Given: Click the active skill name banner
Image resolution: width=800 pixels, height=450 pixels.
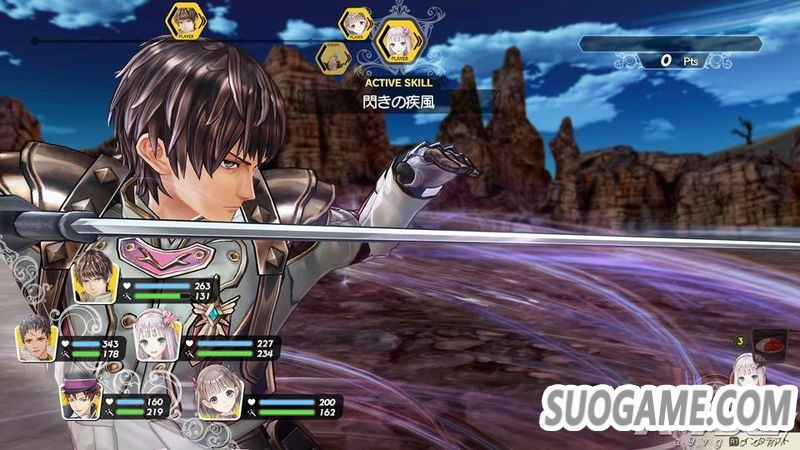Looking at the screenshot, I should pyautogui.click(x=398, y=101).
